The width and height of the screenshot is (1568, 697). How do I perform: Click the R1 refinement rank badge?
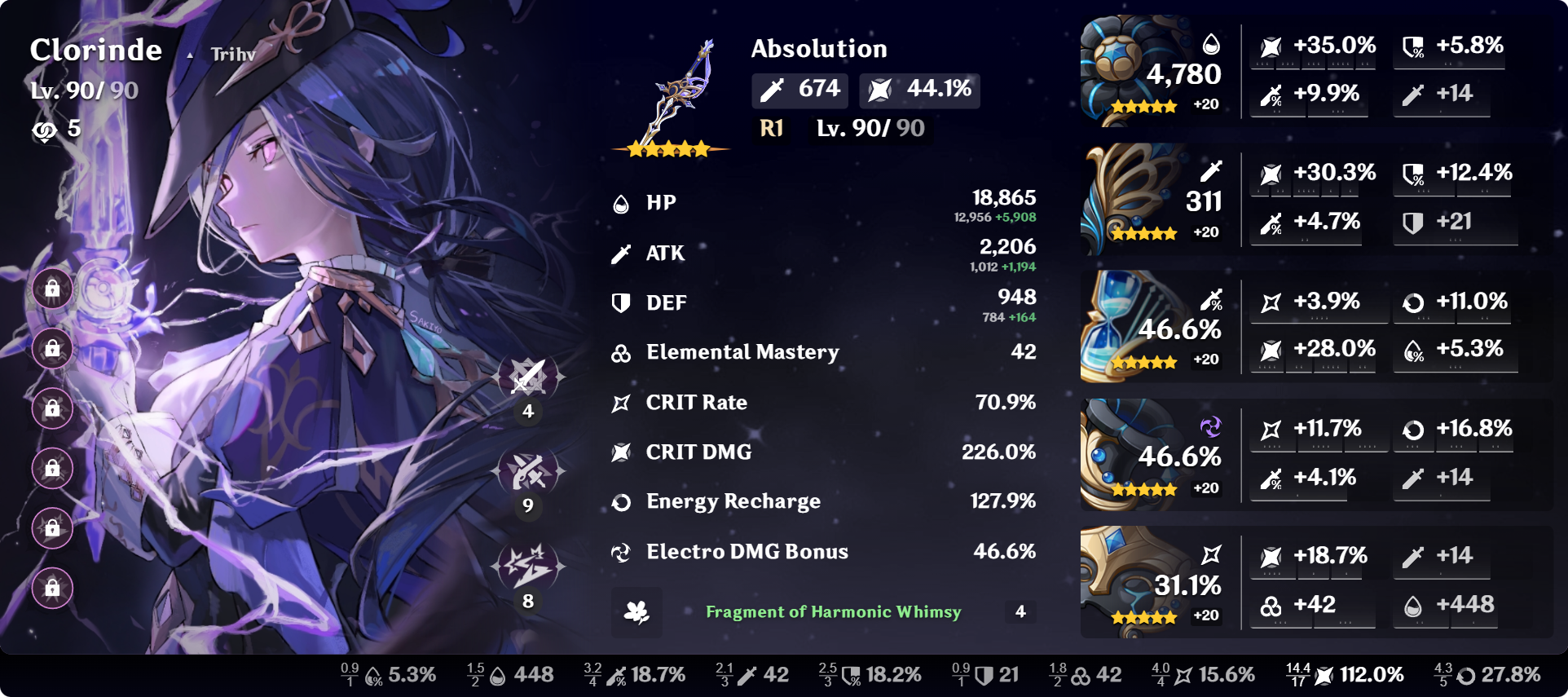[771, 128]
